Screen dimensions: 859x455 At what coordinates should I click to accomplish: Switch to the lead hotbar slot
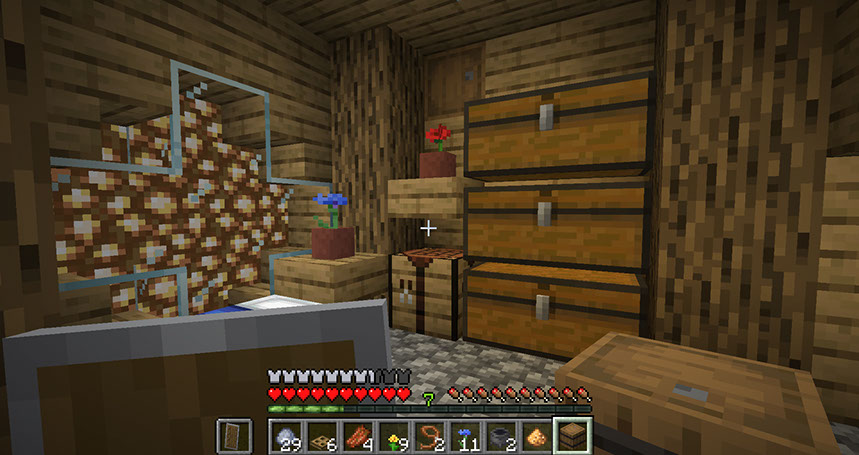pos(429,435)
